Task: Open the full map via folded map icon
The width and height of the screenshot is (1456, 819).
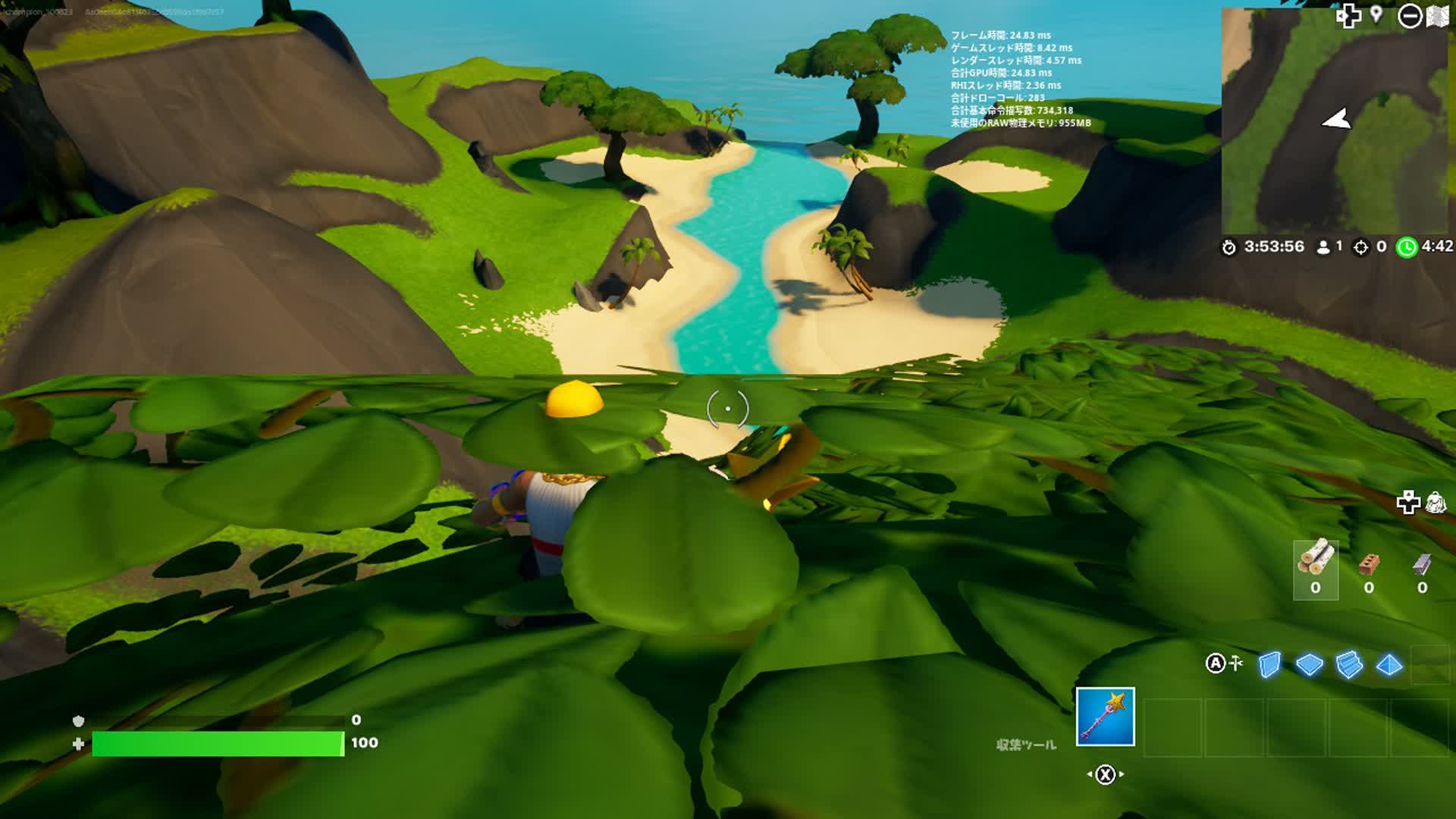Action: 1438,17
